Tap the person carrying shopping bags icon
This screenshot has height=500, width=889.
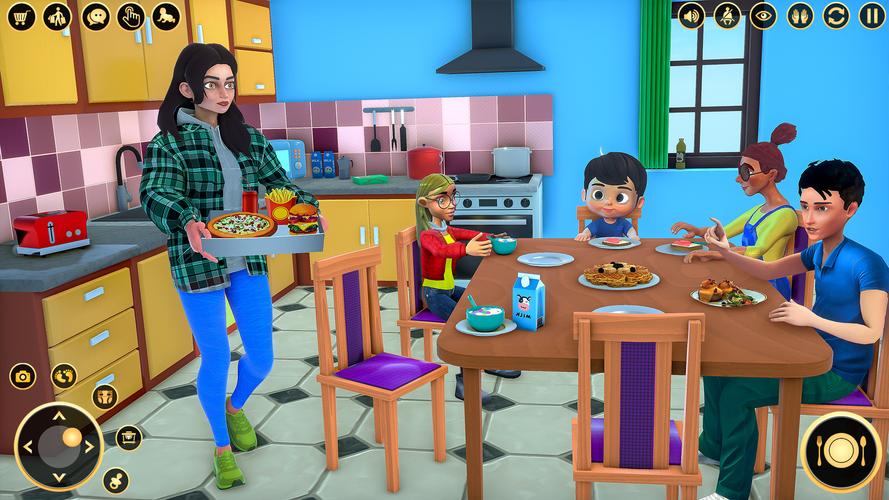tap(58, 16)
